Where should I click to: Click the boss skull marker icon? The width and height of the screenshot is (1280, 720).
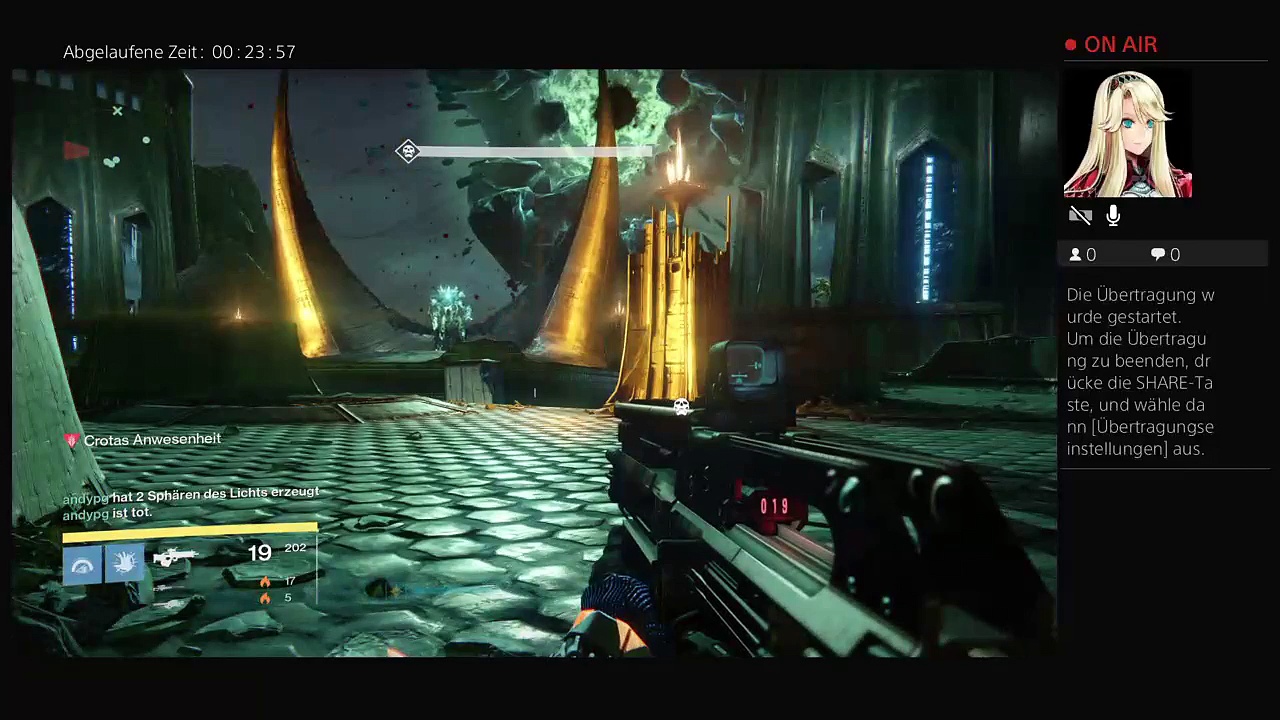tap(407, 151)
